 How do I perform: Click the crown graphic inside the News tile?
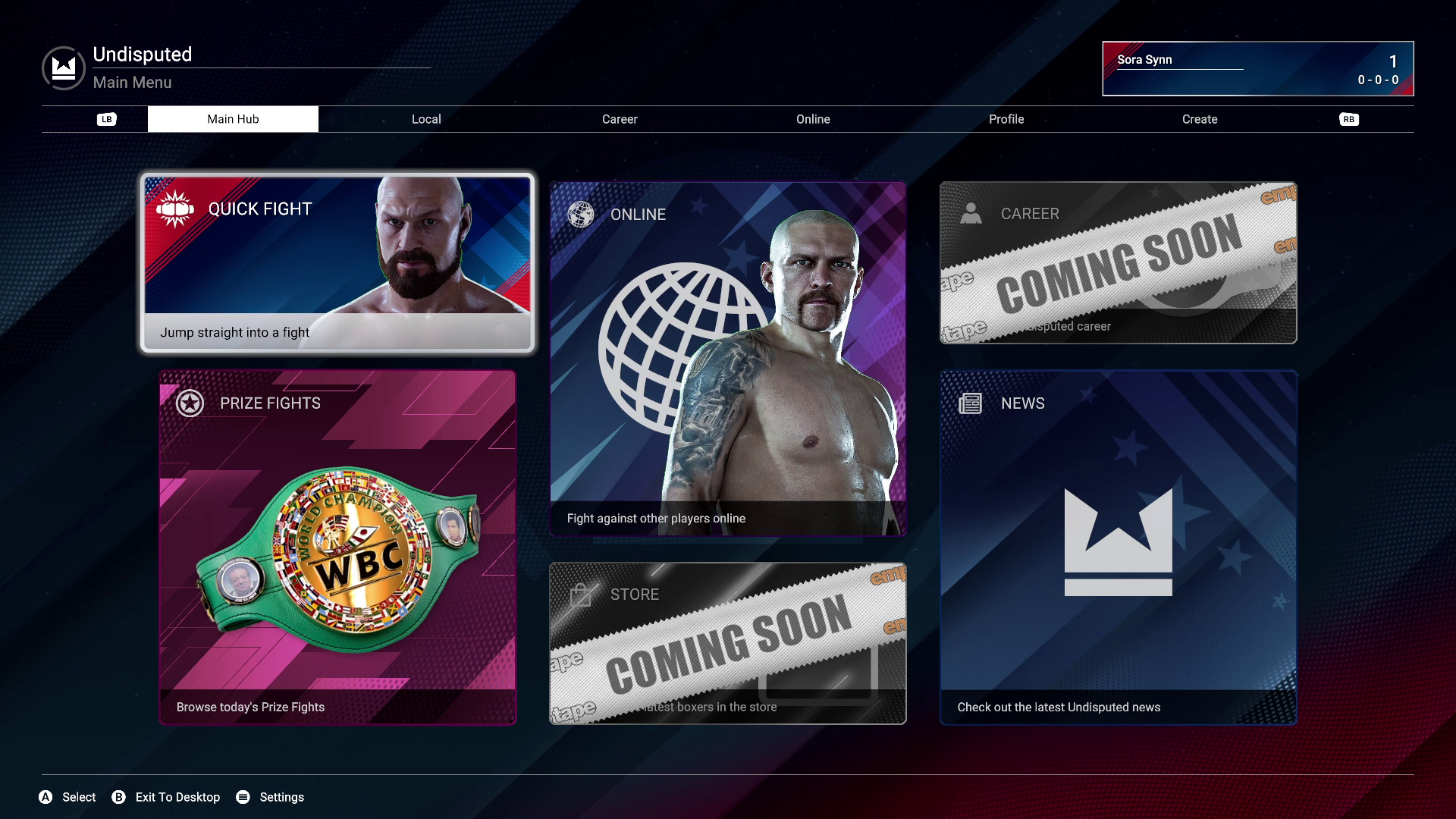[1119, 538]
